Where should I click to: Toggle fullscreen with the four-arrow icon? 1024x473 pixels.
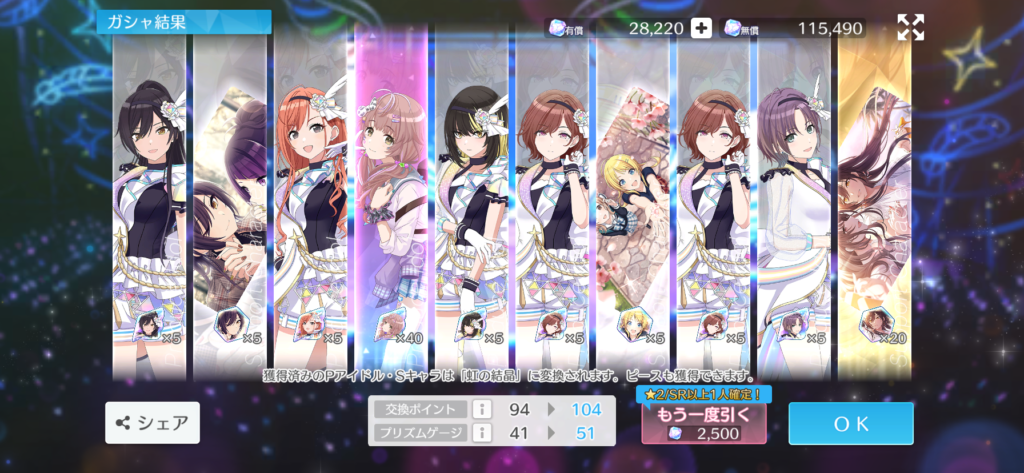click(x=910, y=28)
